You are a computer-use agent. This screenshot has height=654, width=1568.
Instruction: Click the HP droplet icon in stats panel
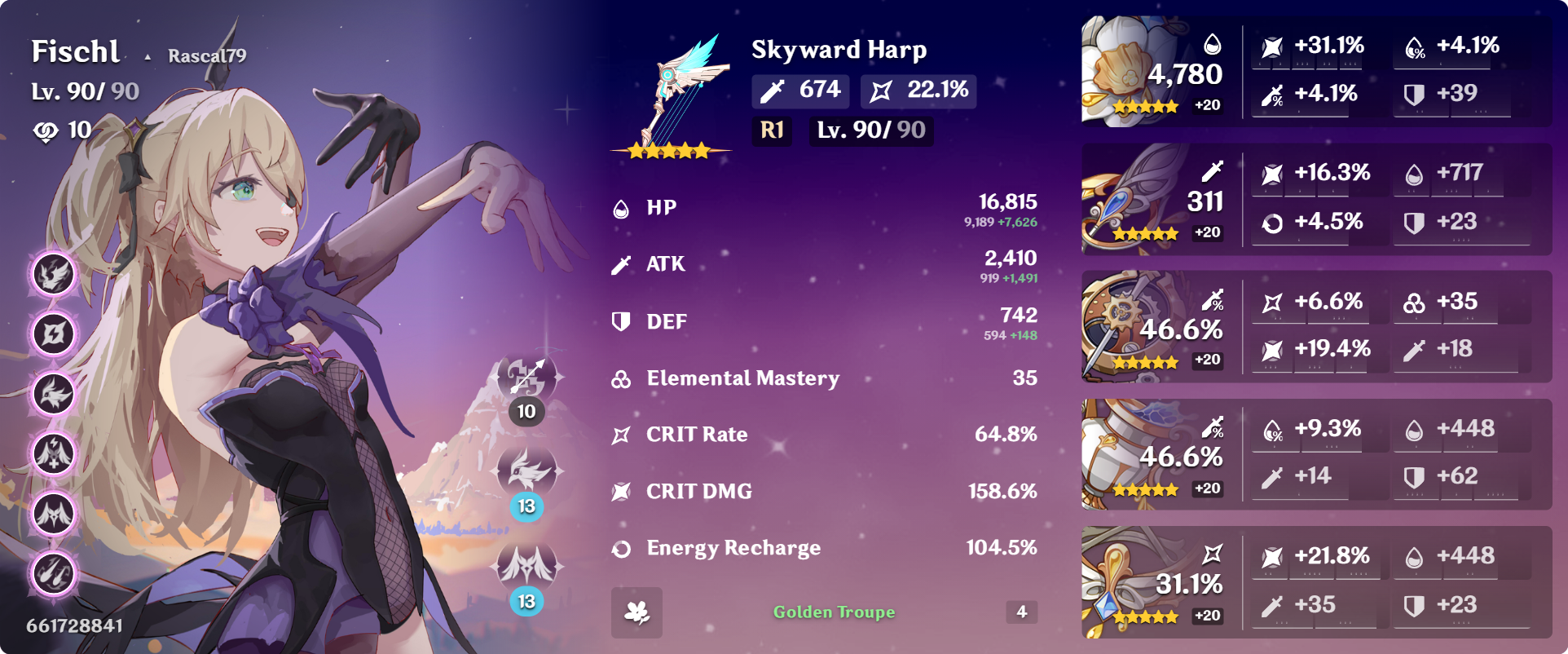[x=621, y=207]
